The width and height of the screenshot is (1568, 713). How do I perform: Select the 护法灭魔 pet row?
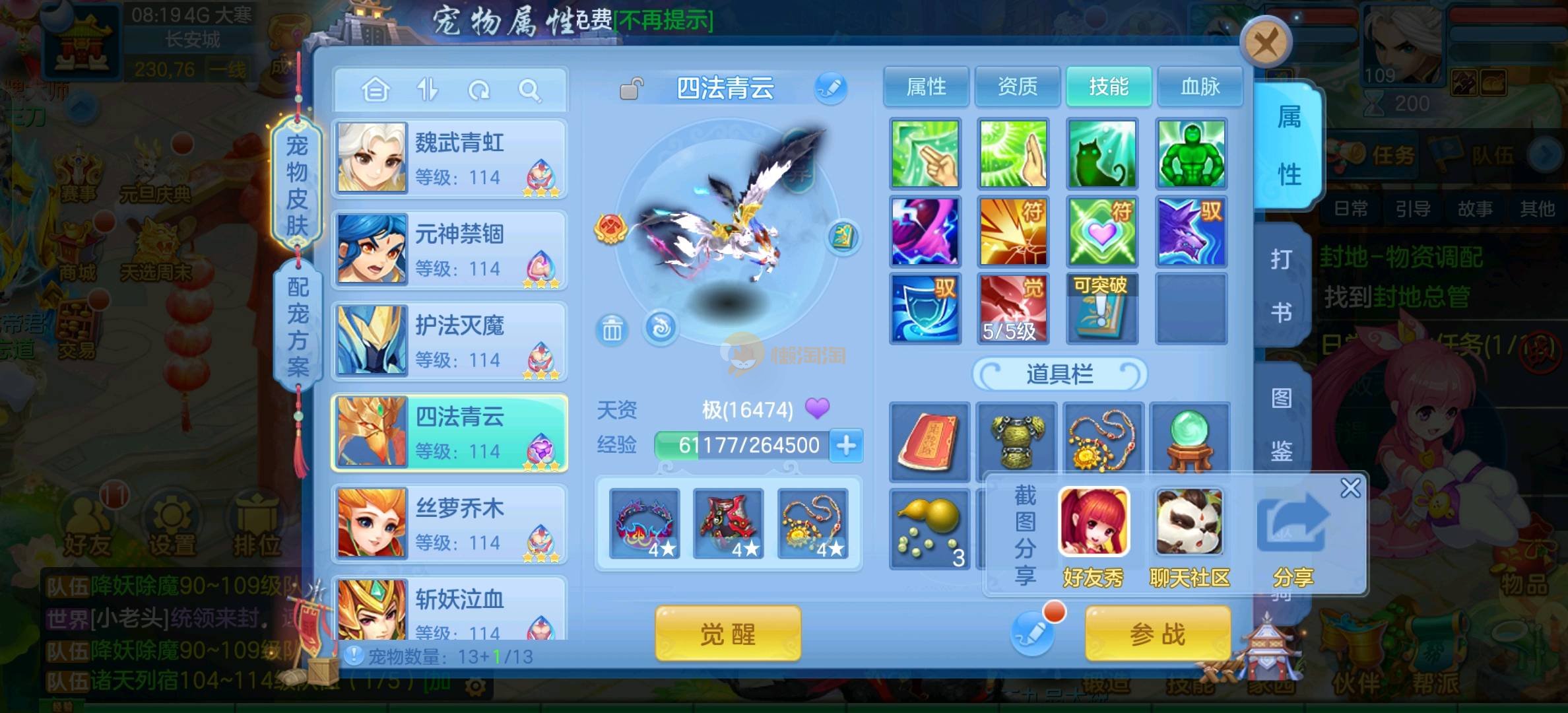point(449,341)
